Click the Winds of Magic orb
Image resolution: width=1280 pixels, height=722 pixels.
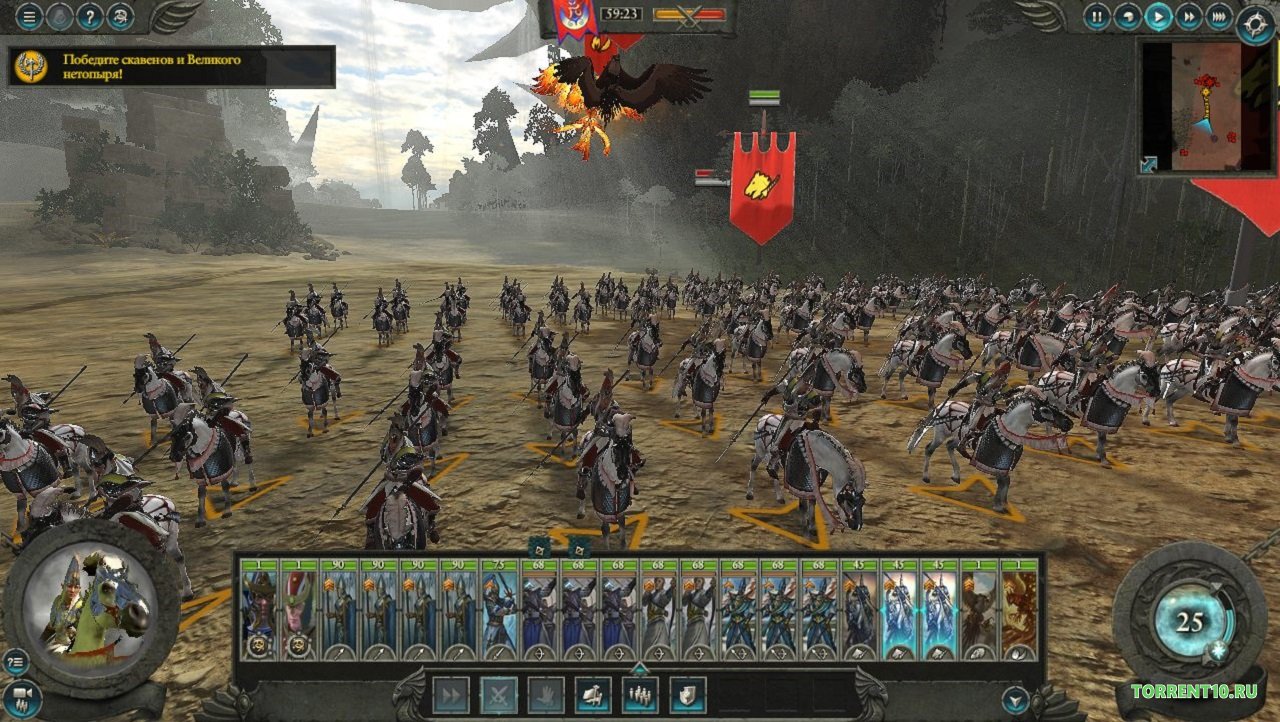tap(1189, 623)
